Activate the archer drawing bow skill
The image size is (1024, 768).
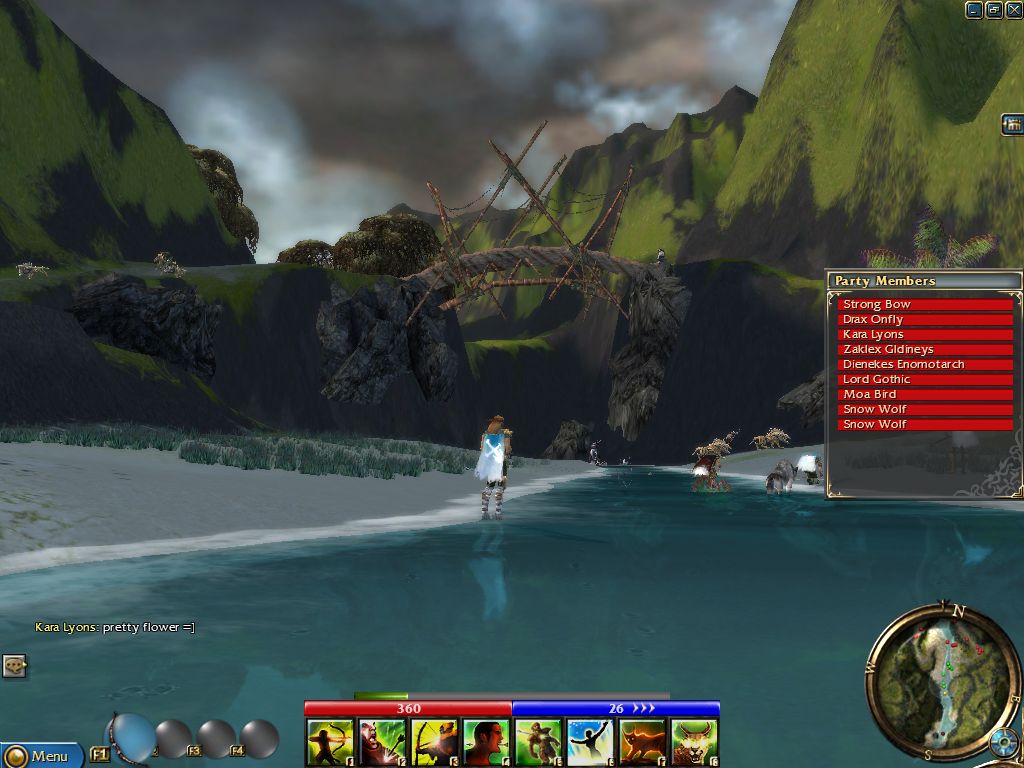[330, 743]
